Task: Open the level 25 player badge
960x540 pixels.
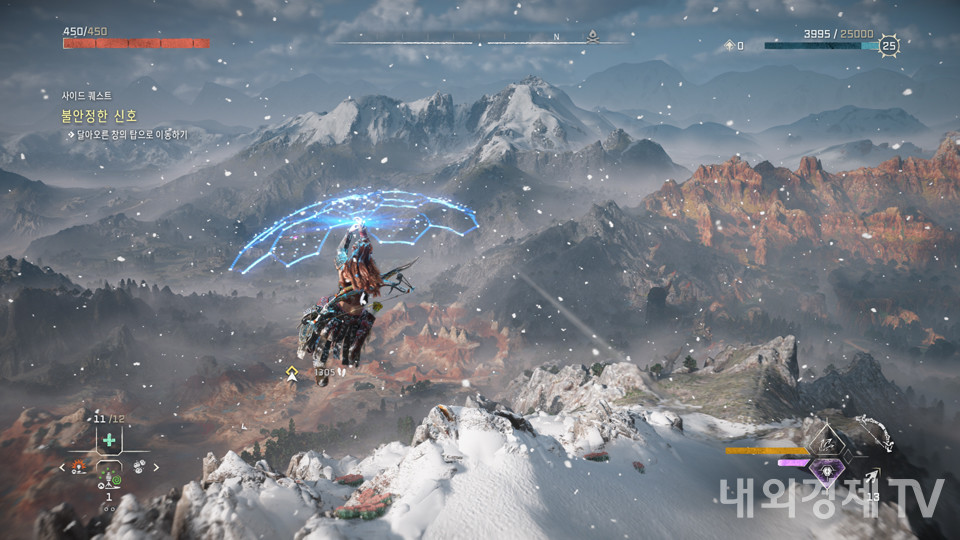Action: click(x=888, y=45)
